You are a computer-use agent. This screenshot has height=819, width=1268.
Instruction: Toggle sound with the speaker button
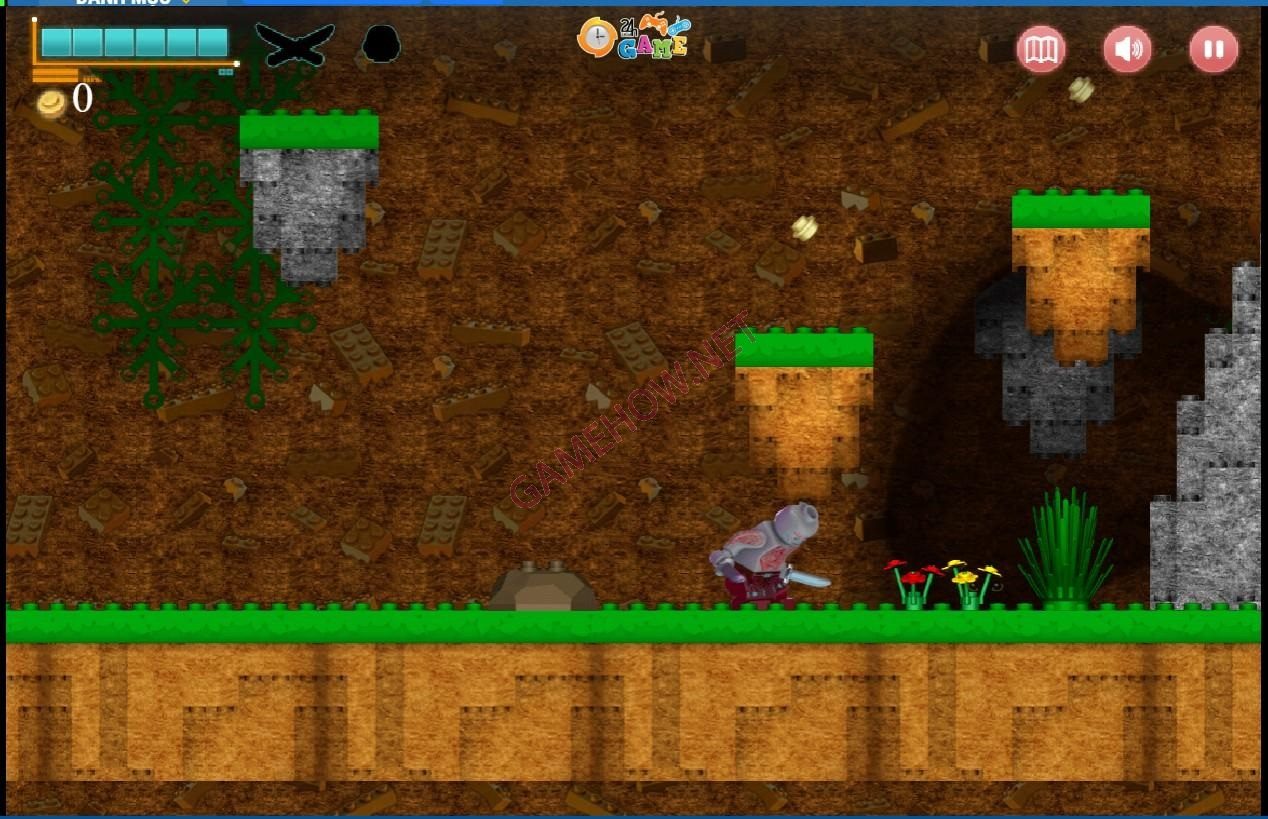1127,49
